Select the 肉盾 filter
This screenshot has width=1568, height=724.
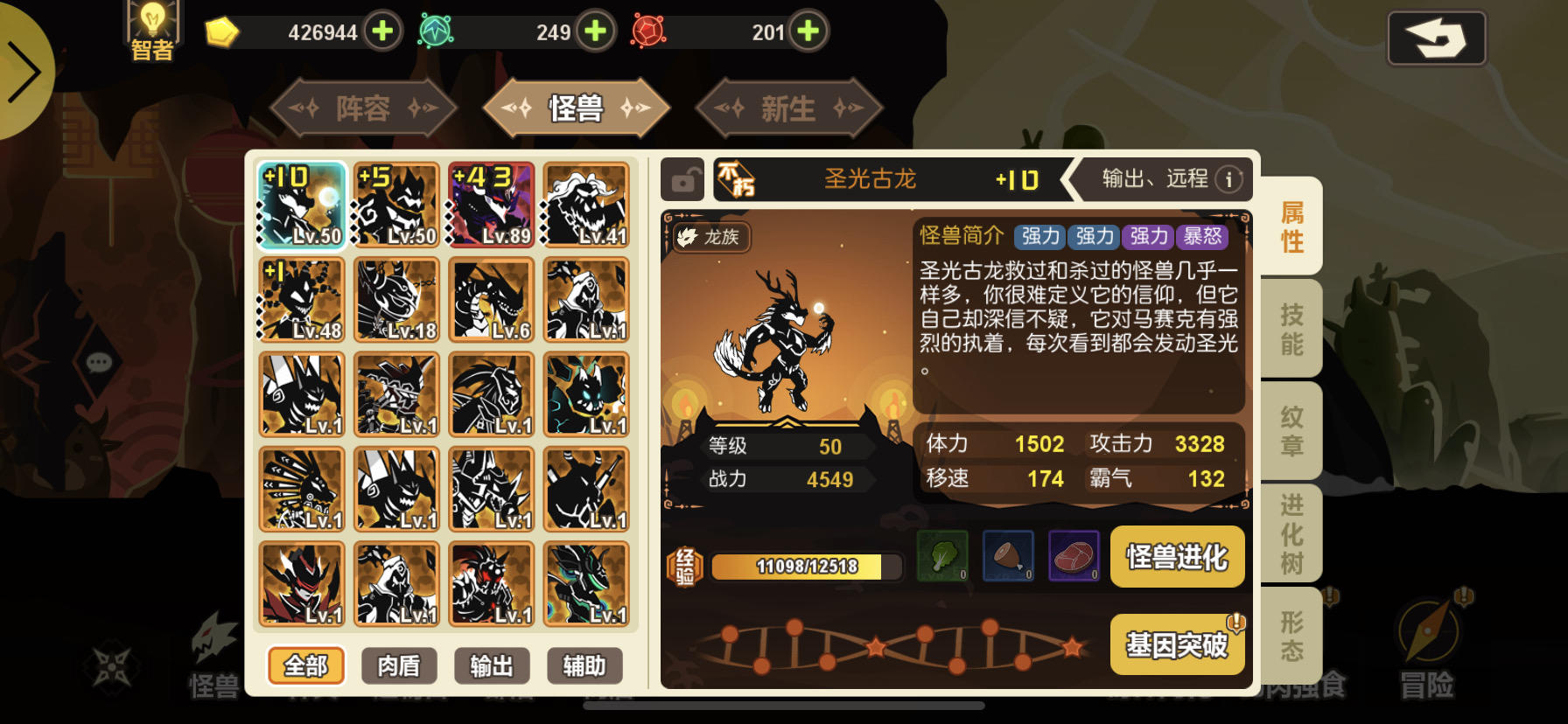click(398, 666)
